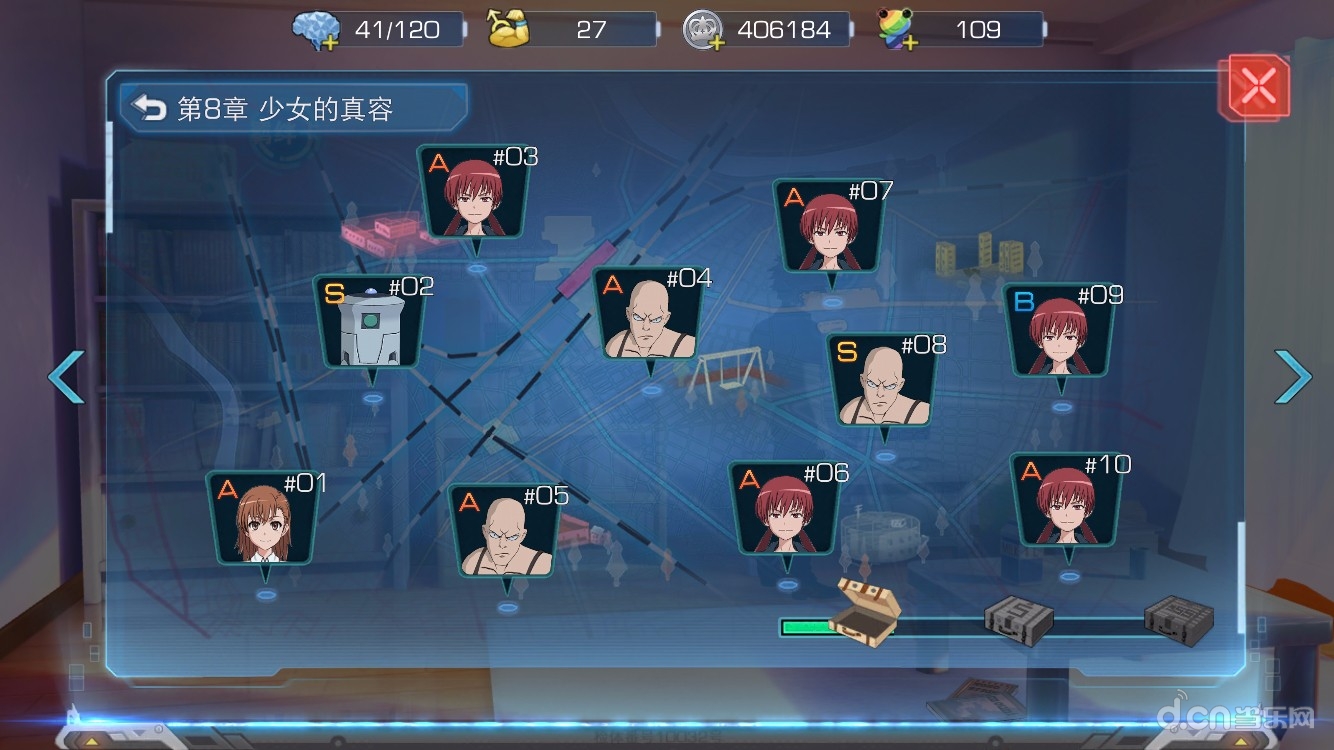The width and height of the screenshot is (1334, 750).
Task: Open stage #07 level tile
Action: tap(830, 229)
